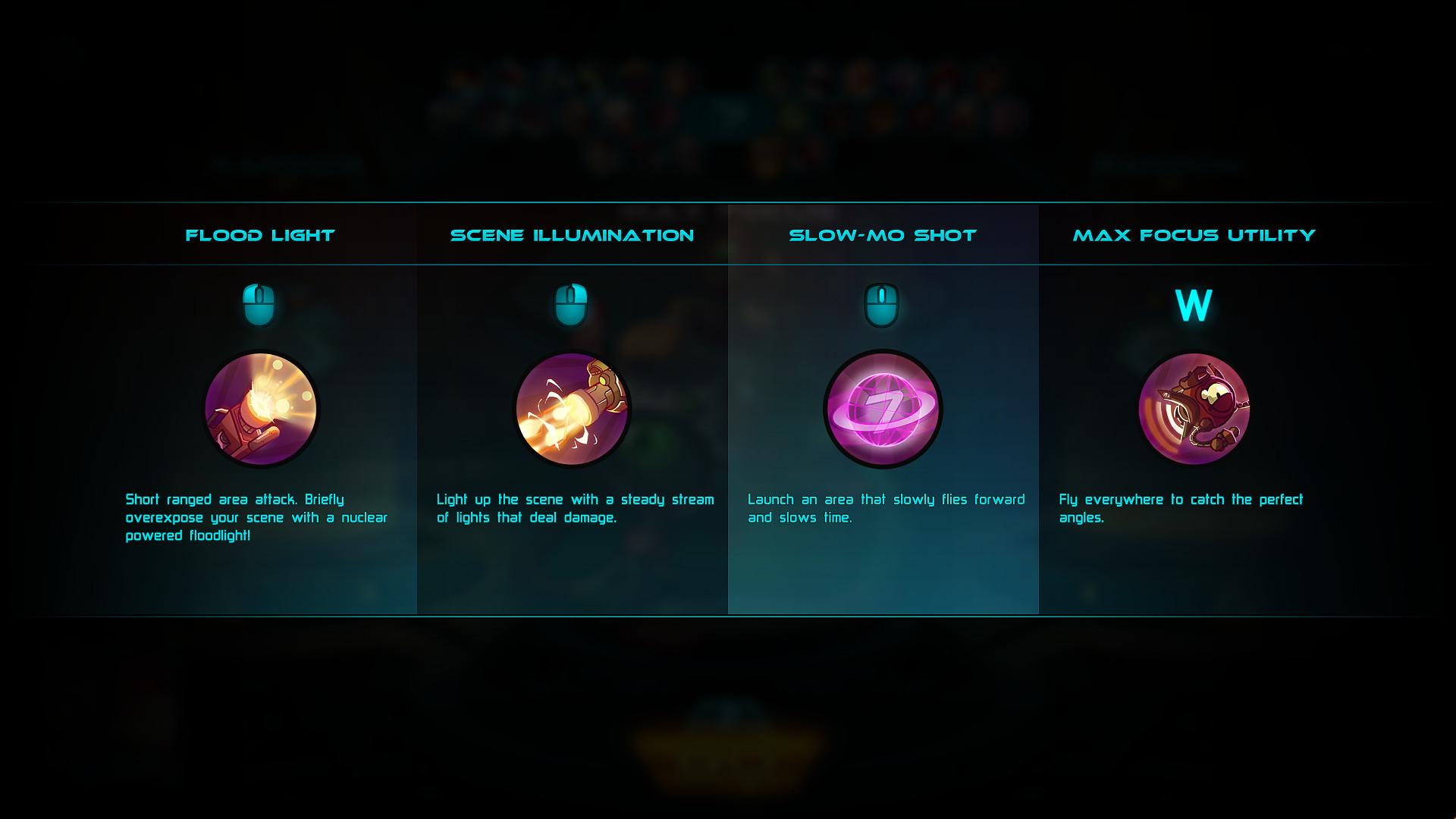Click the Slow-Mo Shot description text

[x=883, y=508]
